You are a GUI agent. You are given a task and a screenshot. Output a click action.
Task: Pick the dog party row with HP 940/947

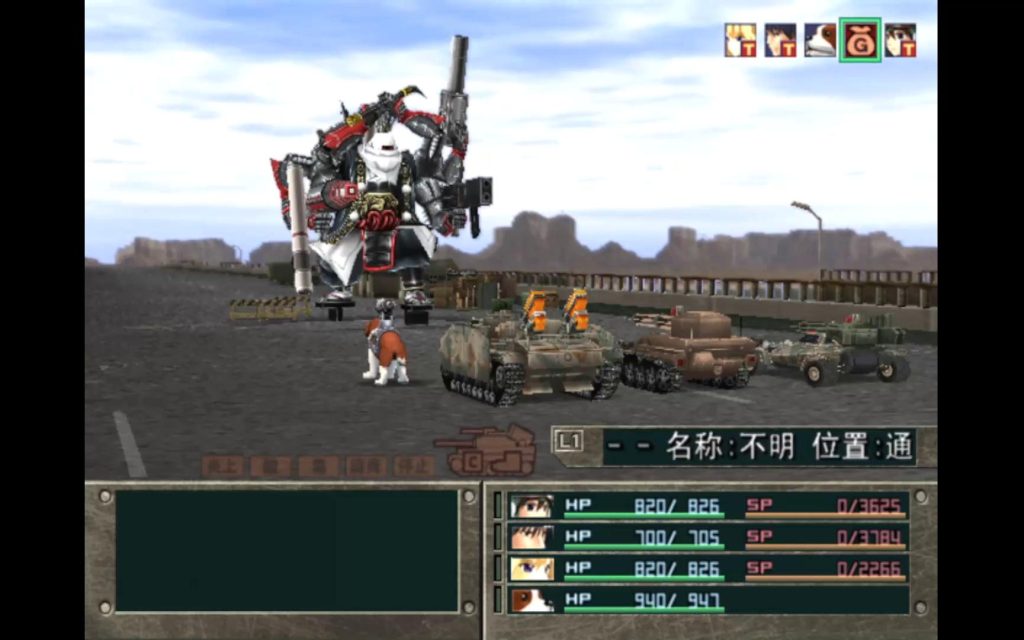pyautogui.click(x=708, y=600)
